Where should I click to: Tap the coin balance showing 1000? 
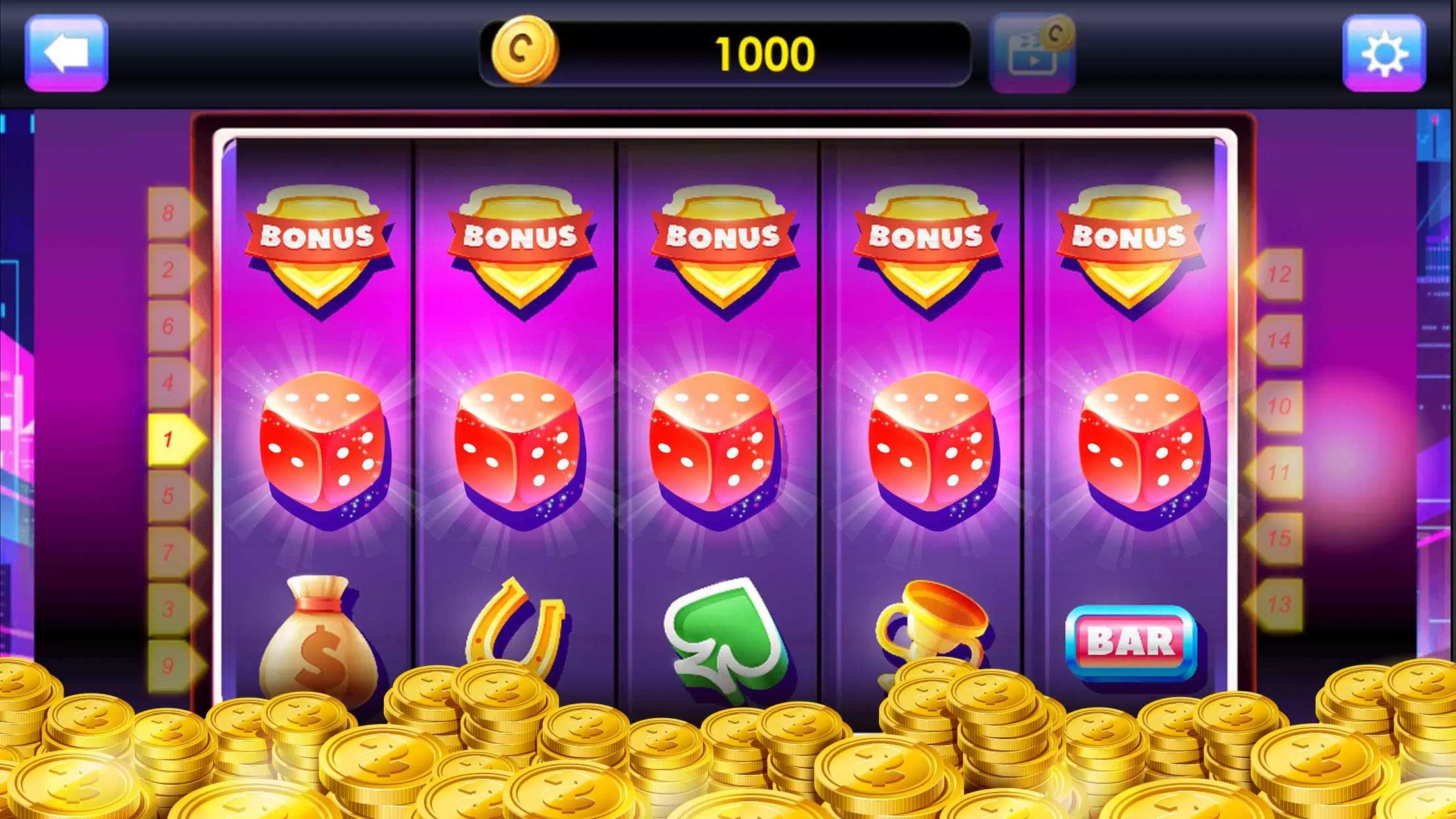(x=765, y=52)
